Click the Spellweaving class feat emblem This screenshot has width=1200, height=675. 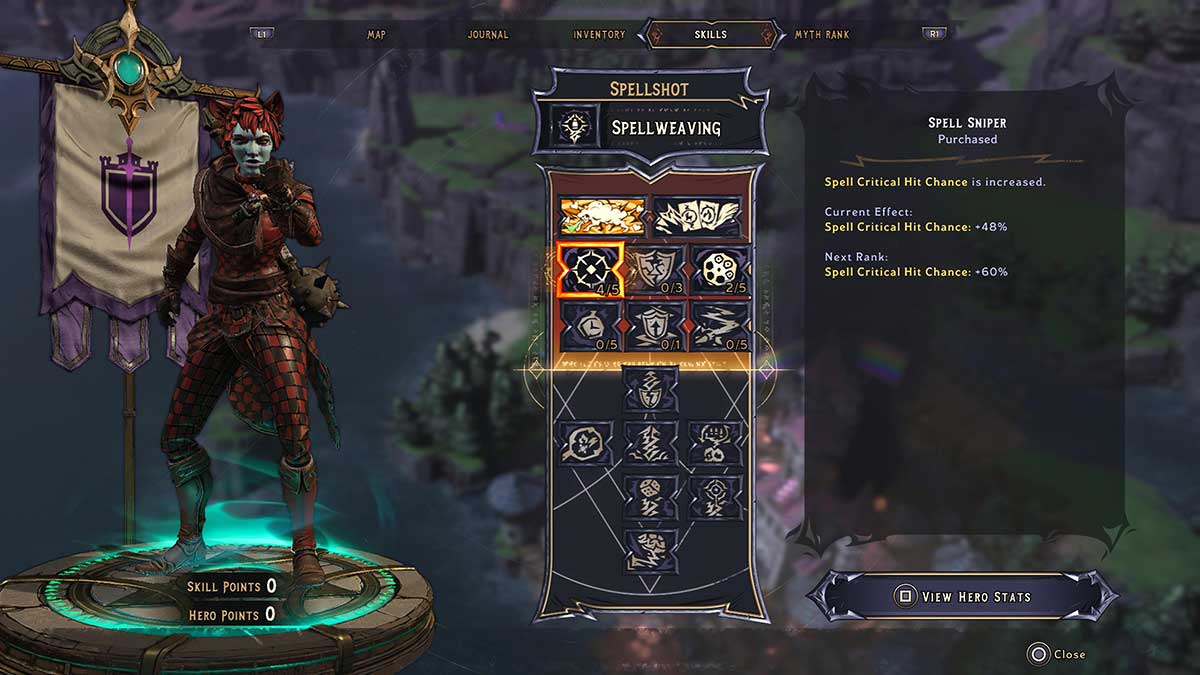[574, 127]
